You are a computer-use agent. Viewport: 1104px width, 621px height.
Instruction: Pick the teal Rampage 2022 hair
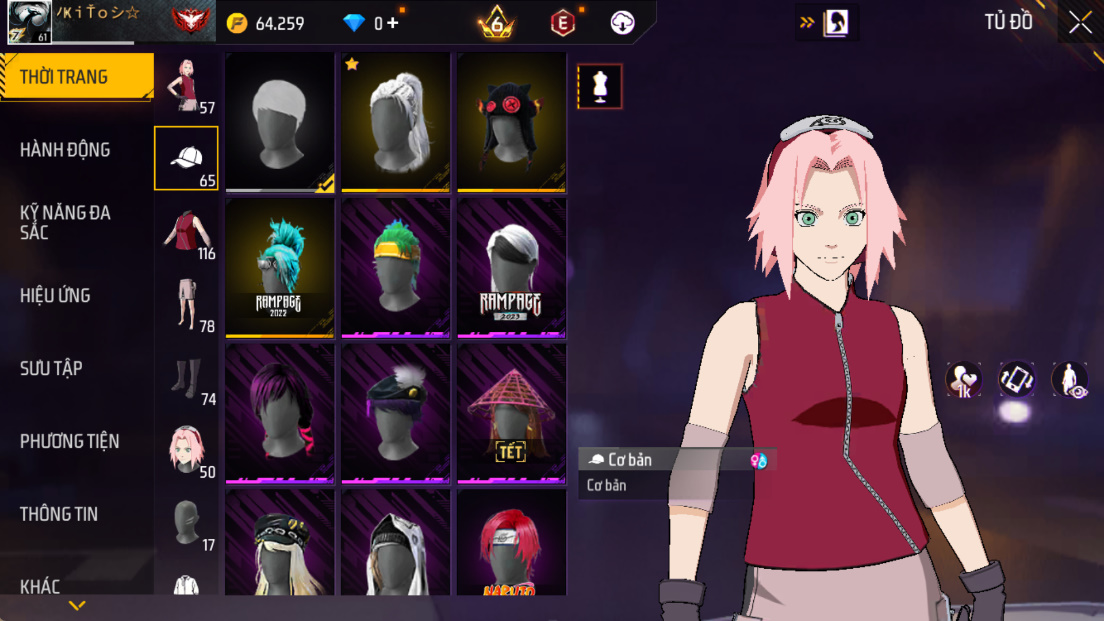(x=280, y=268)
